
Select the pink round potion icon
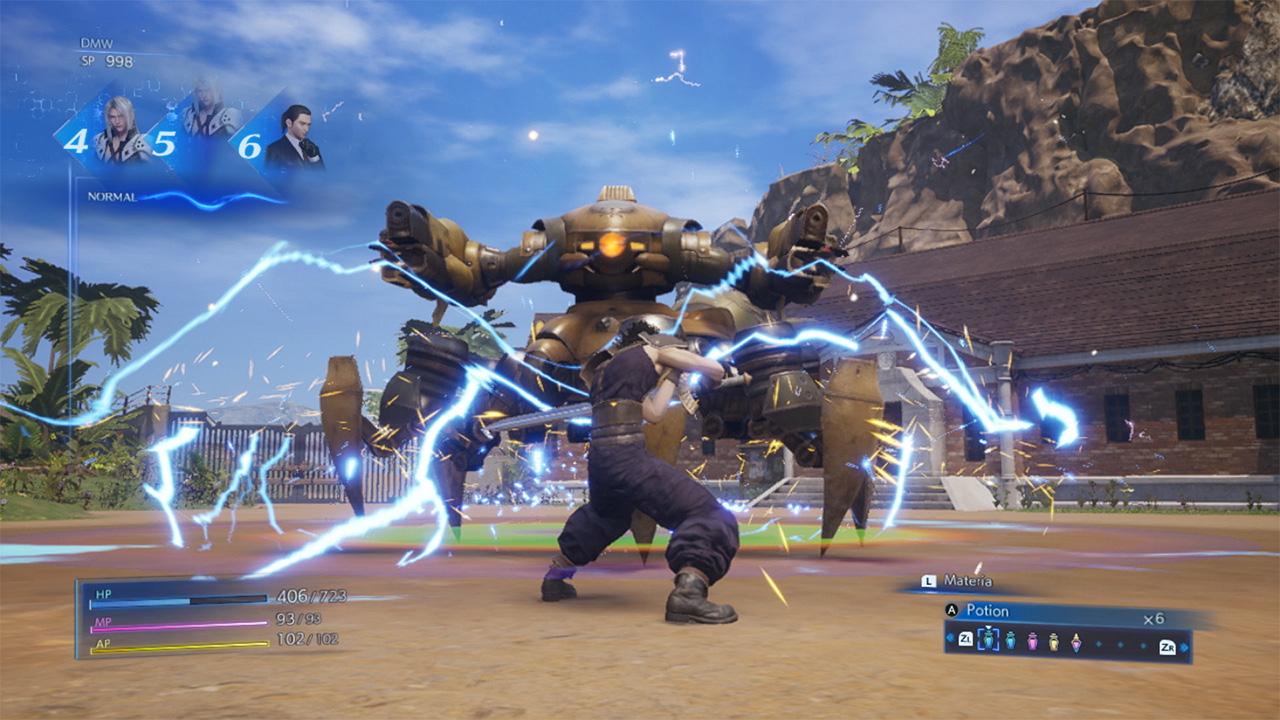tap(1031, 639)
